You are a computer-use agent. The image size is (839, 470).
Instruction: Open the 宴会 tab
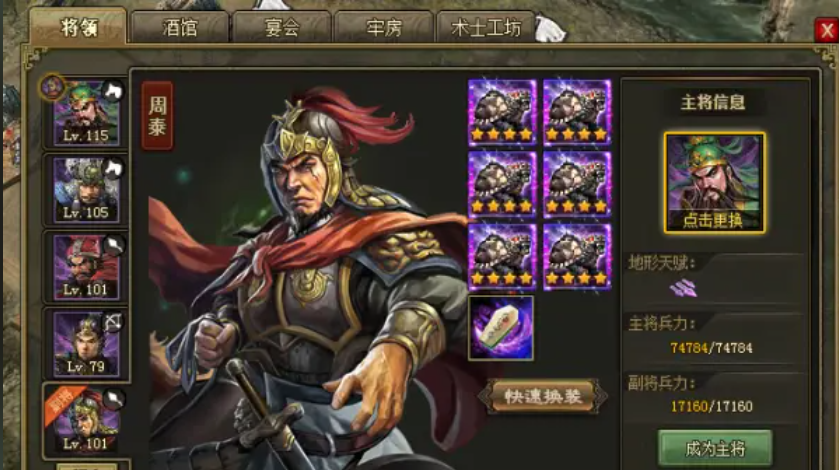coord(282,27)
